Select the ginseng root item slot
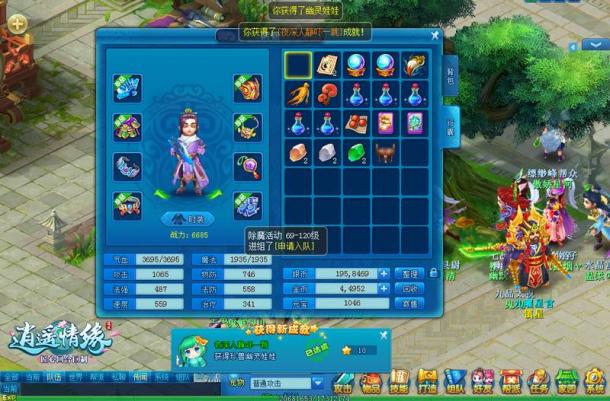 click(298, 94)
